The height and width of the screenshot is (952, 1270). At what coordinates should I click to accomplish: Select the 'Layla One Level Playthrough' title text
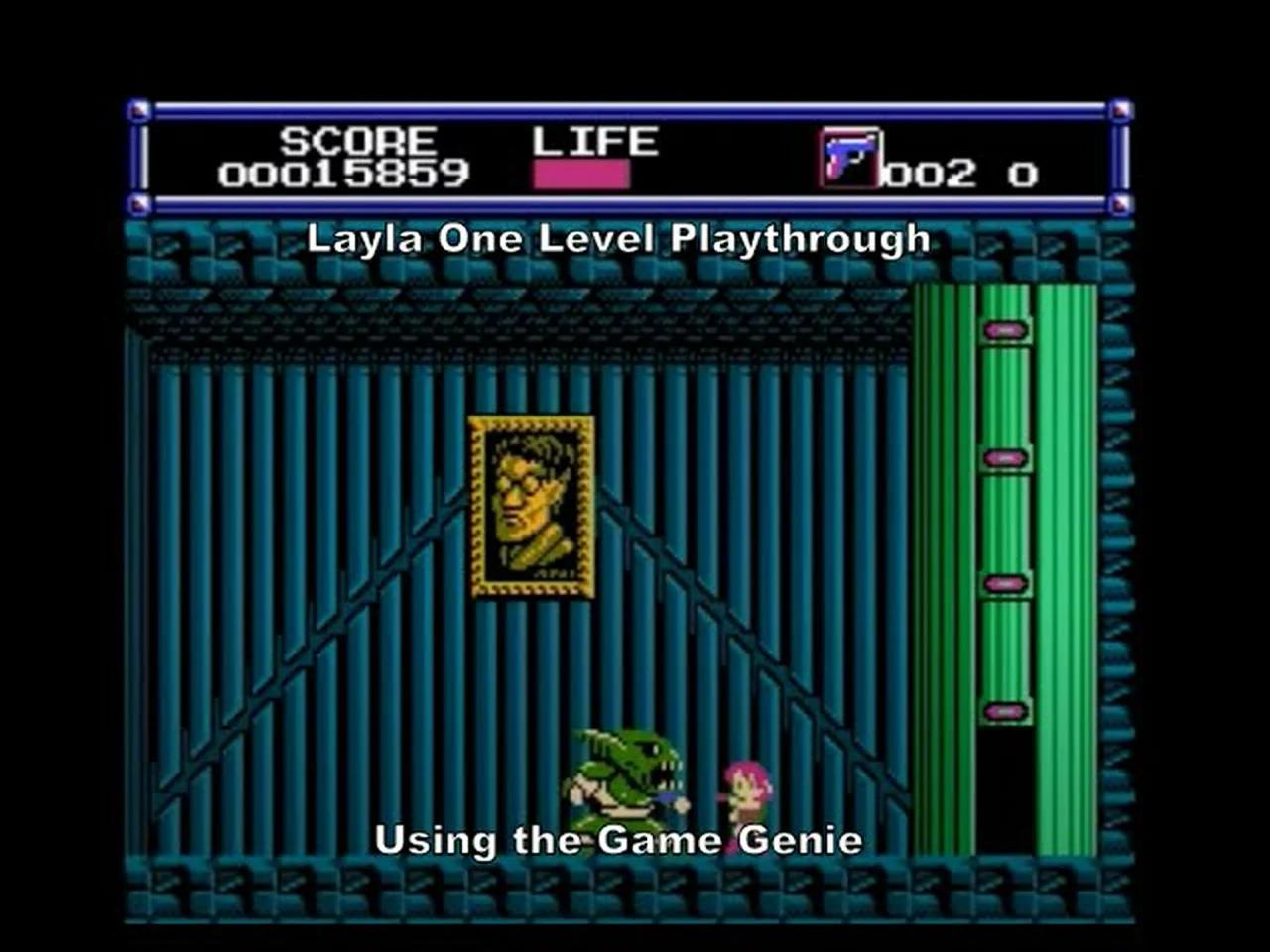(x=620, y=238)
